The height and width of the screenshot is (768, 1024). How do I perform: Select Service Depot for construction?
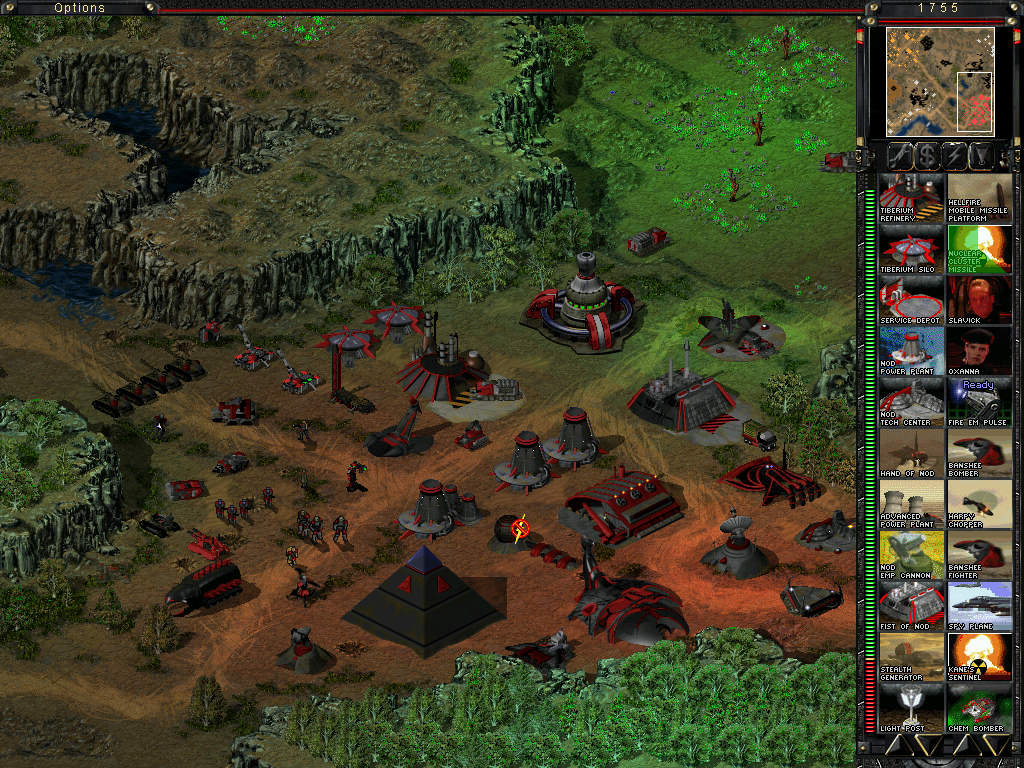click(911, 300)
